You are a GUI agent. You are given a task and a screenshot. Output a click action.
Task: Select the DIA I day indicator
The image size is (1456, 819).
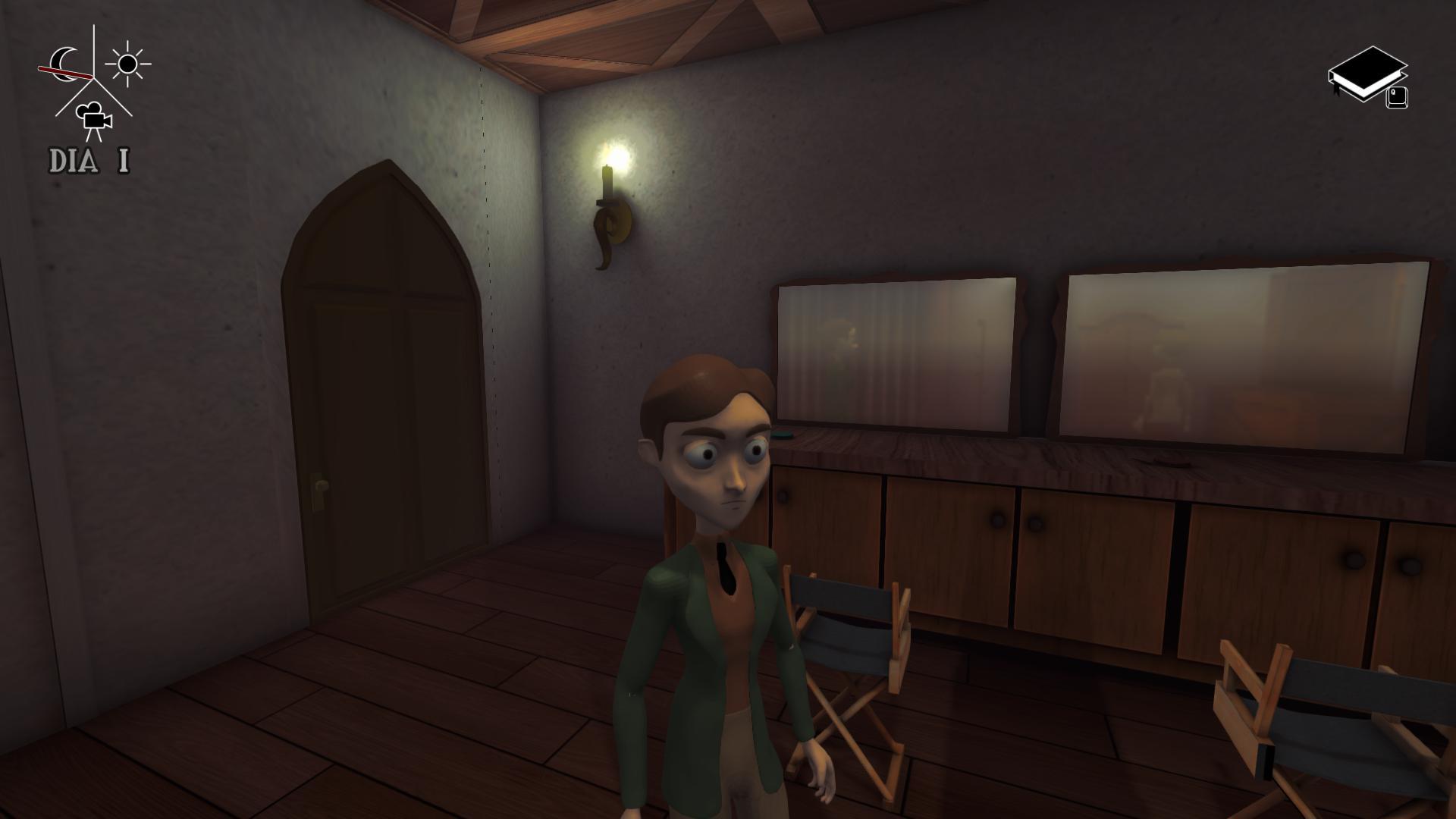[89, 160]
